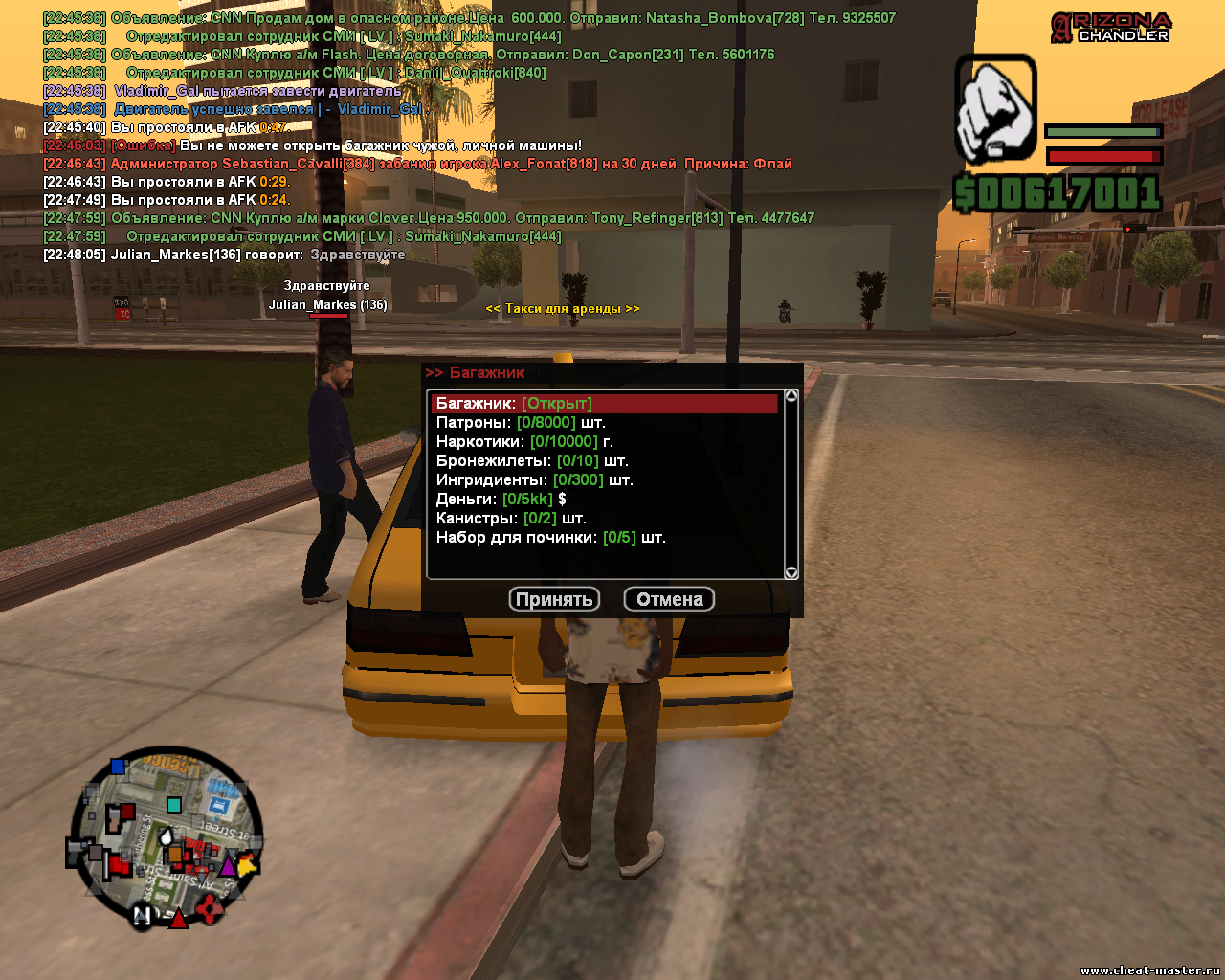Confirm with the Принять button
The height and width of the screenshot is (980, 1225).
[x=554, y=599]
